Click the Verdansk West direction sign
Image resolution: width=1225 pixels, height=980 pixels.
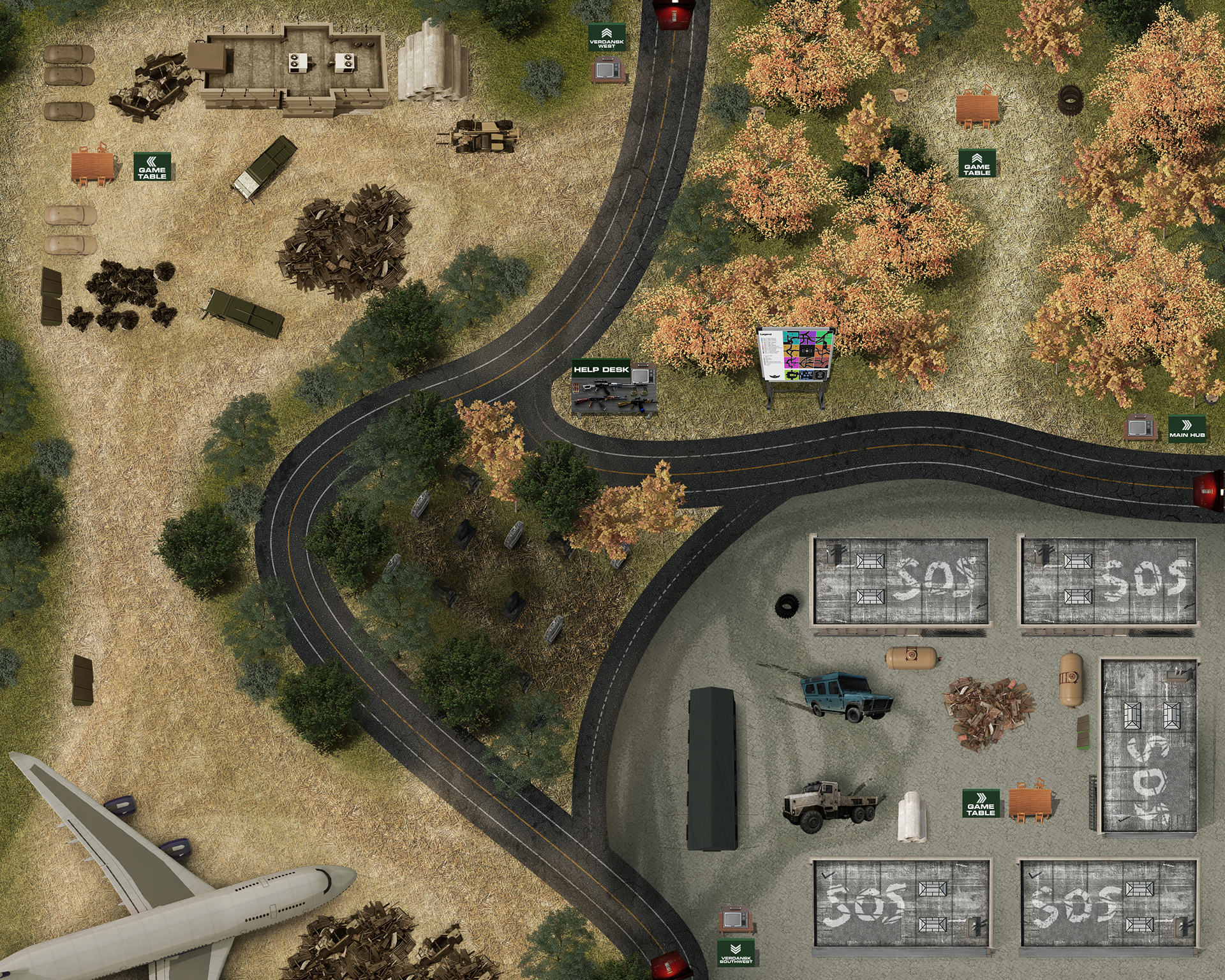click(606, 38)
